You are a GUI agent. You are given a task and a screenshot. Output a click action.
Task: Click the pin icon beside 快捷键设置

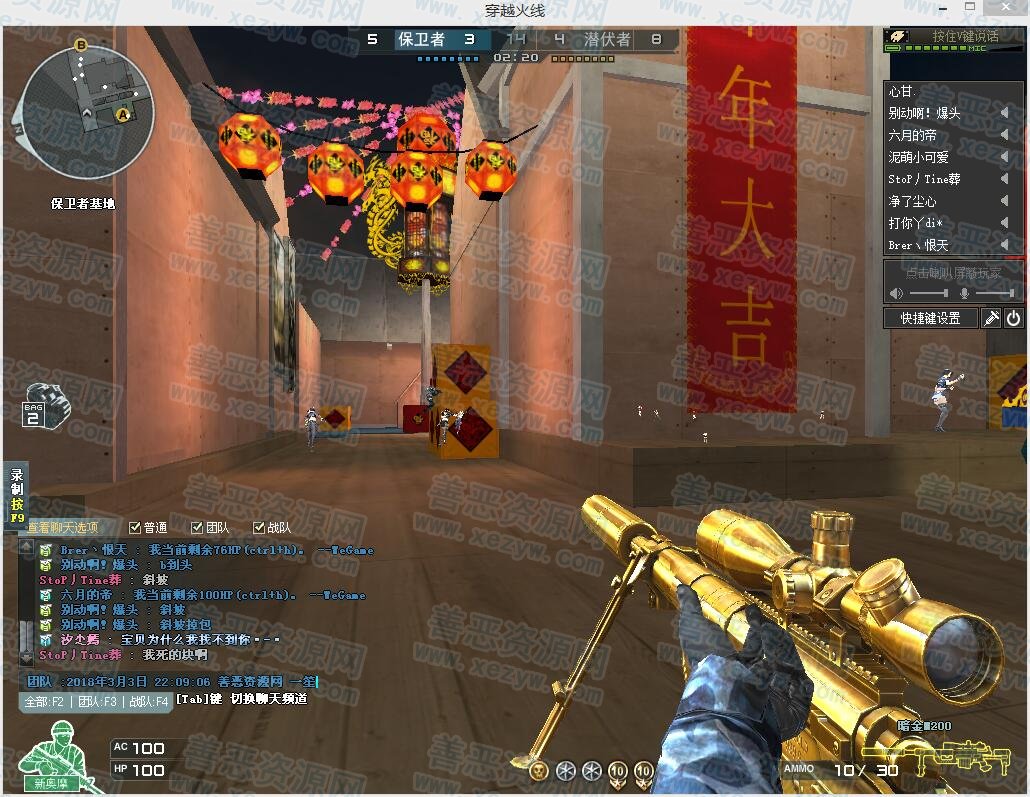click(991, 318)
